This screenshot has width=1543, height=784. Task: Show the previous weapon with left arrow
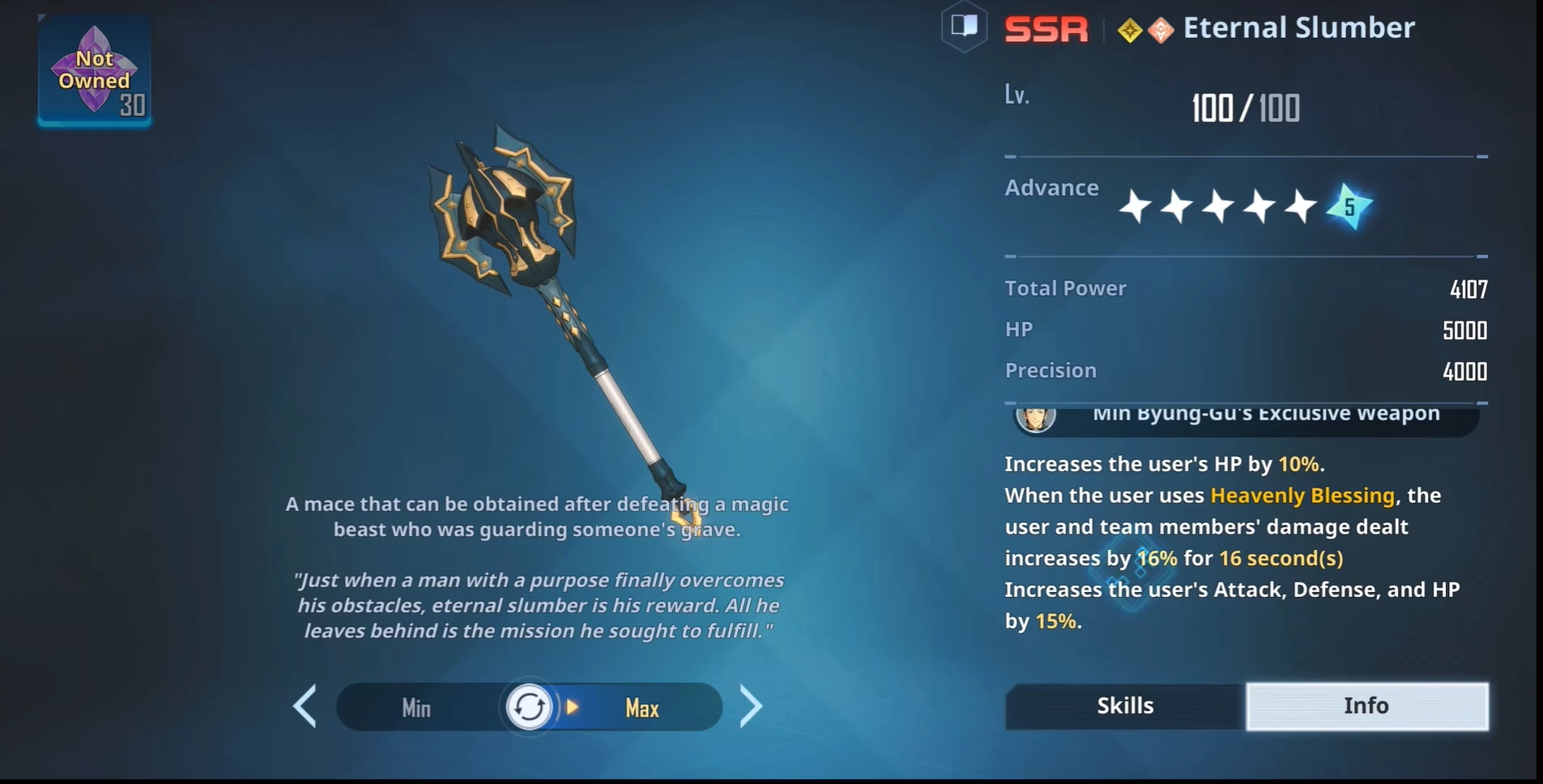click(x=305, y=706)
